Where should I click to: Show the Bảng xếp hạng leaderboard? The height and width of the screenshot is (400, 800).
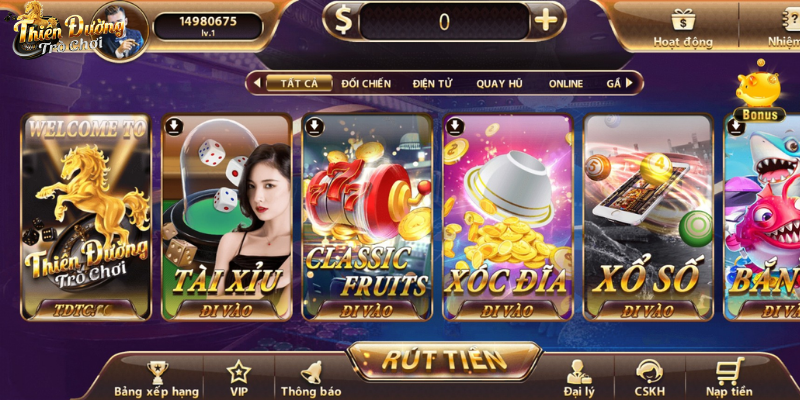pos(155,379)
